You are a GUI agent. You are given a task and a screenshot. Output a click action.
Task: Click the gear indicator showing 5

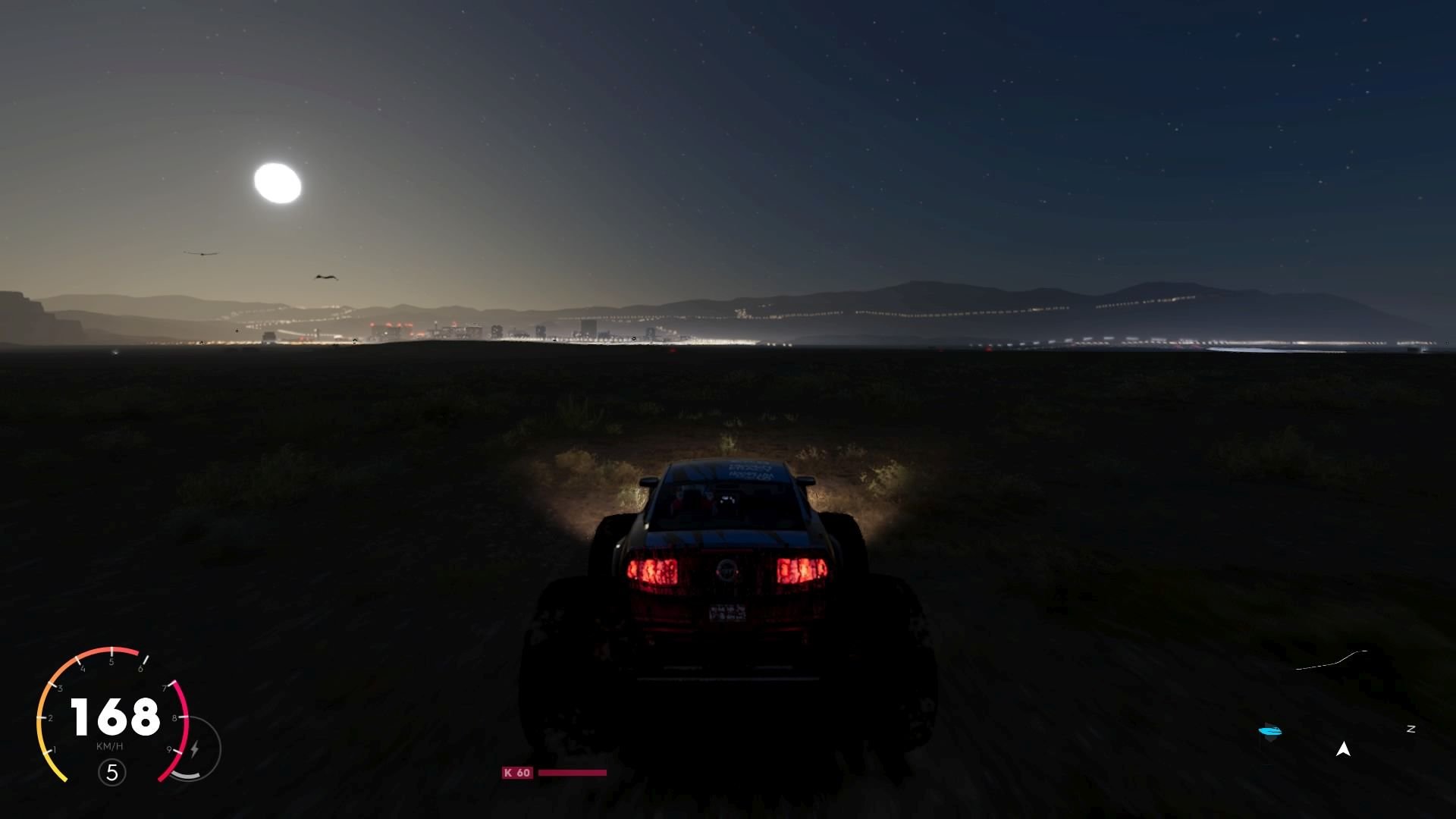tap(112, 773)
